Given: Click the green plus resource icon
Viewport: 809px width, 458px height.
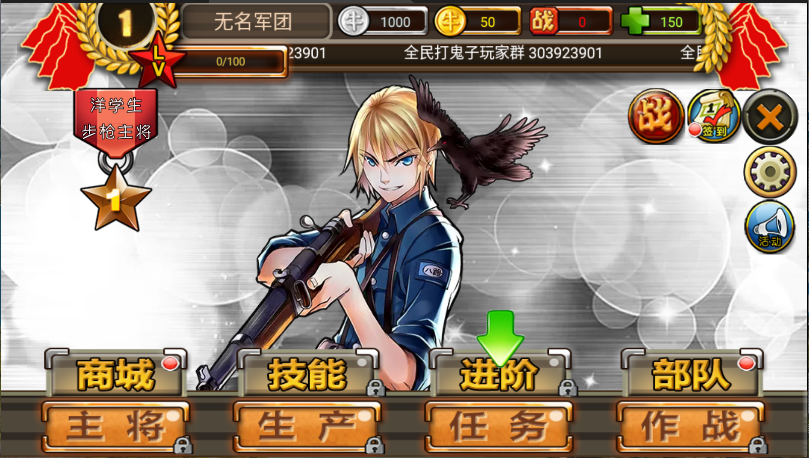Looking at the screenshot, I should click(634, 21).
